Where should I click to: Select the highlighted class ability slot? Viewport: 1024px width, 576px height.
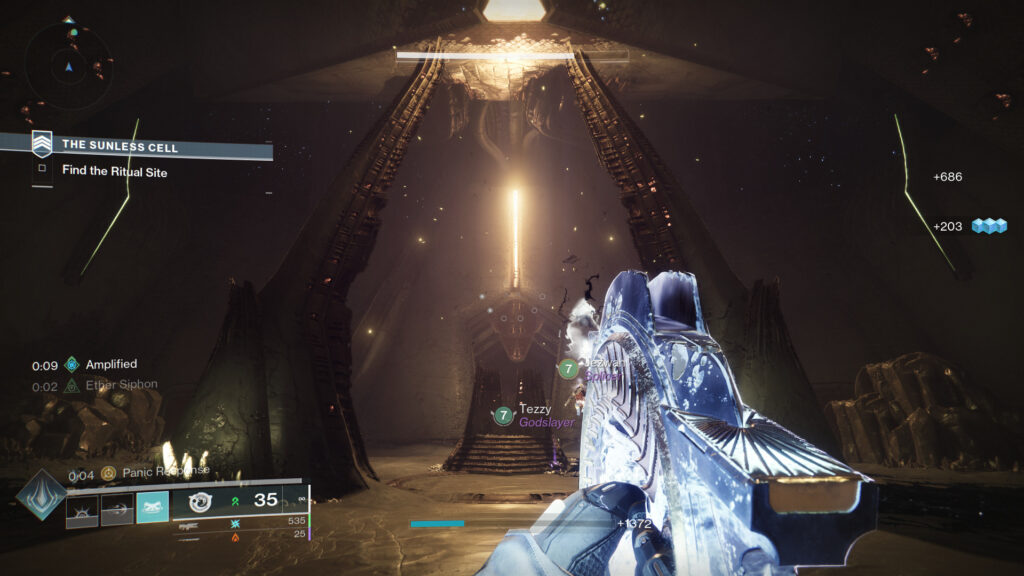152,508
